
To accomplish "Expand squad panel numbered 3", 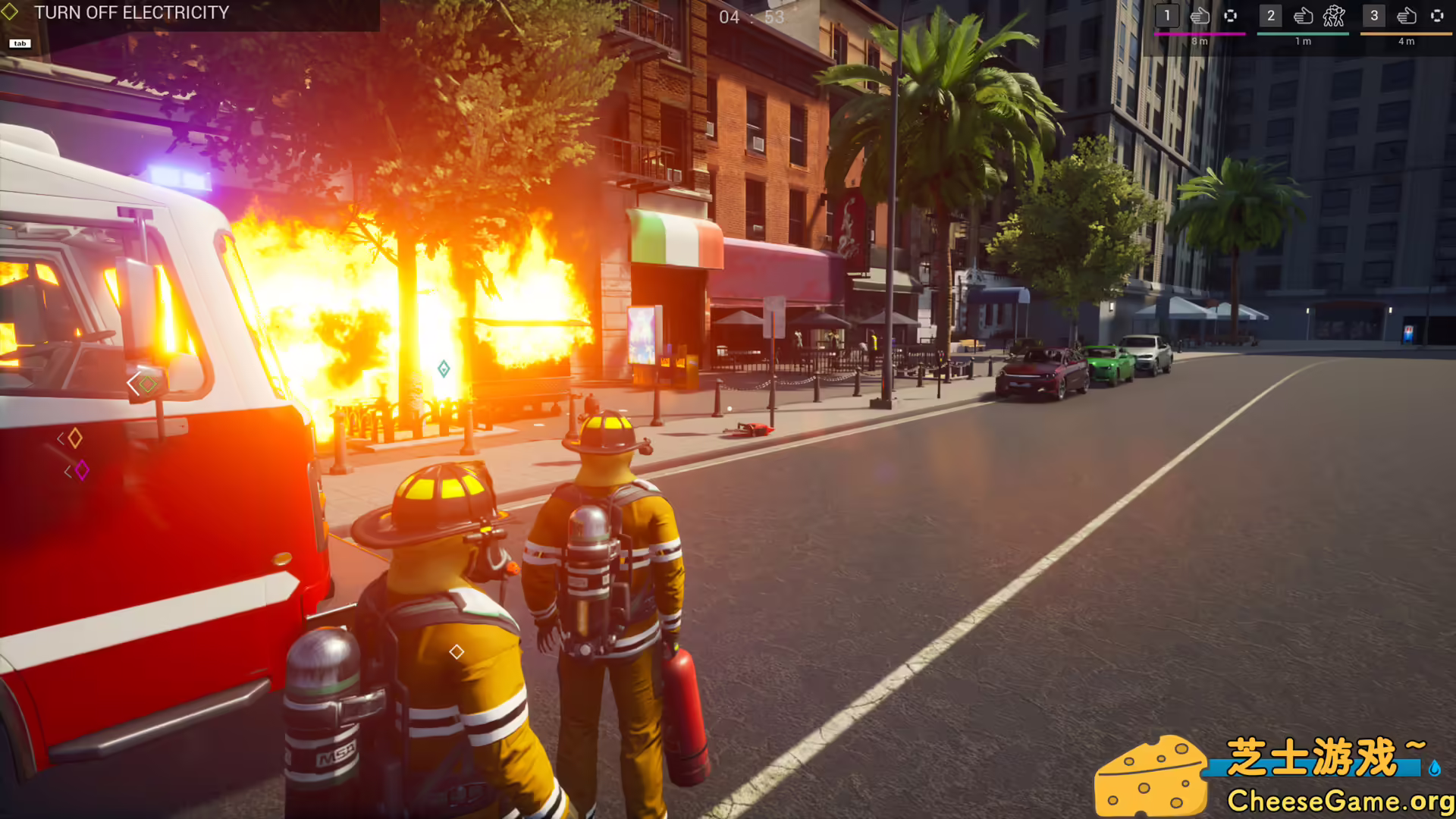I will pos(1374,14).
